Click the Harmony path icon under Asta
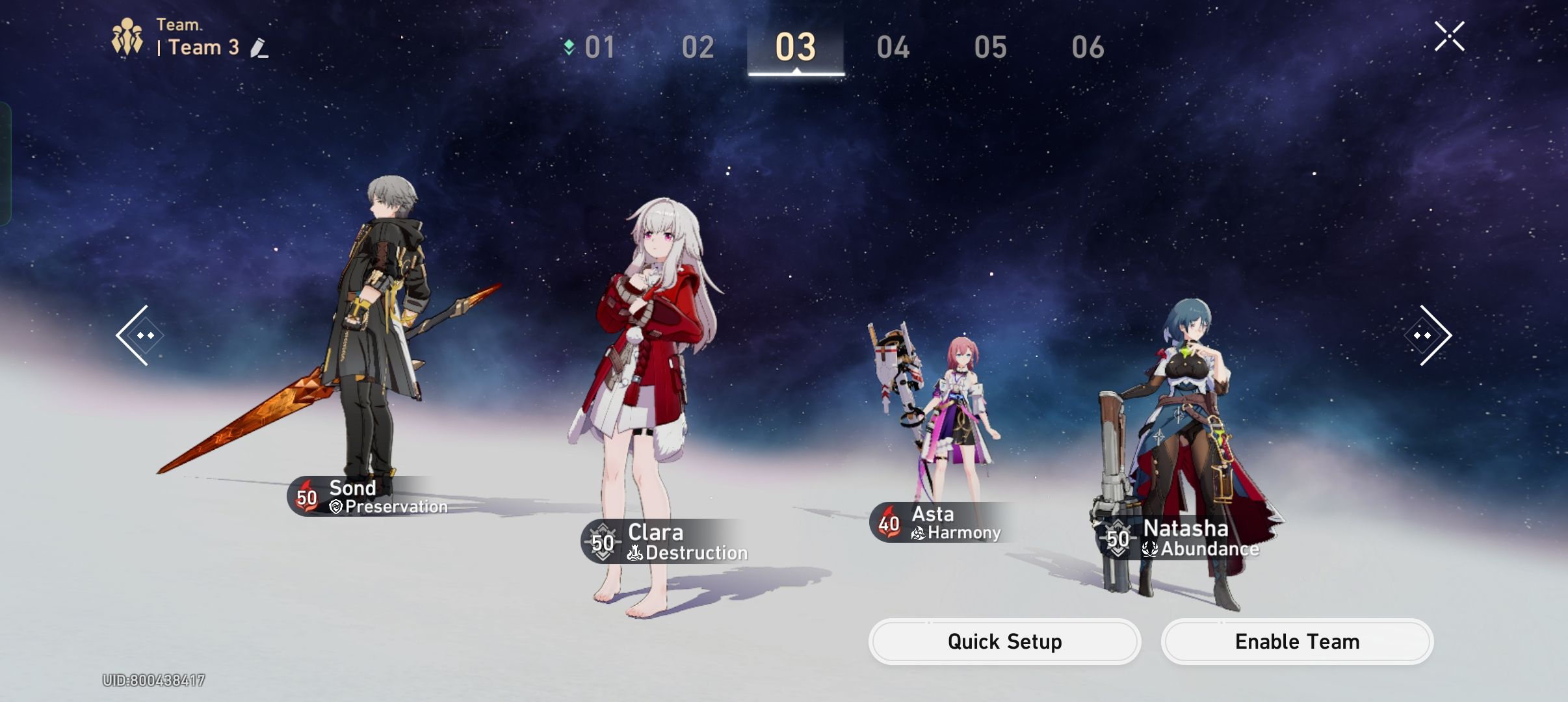The image size is (1568, 702). (x=920, y=533)
